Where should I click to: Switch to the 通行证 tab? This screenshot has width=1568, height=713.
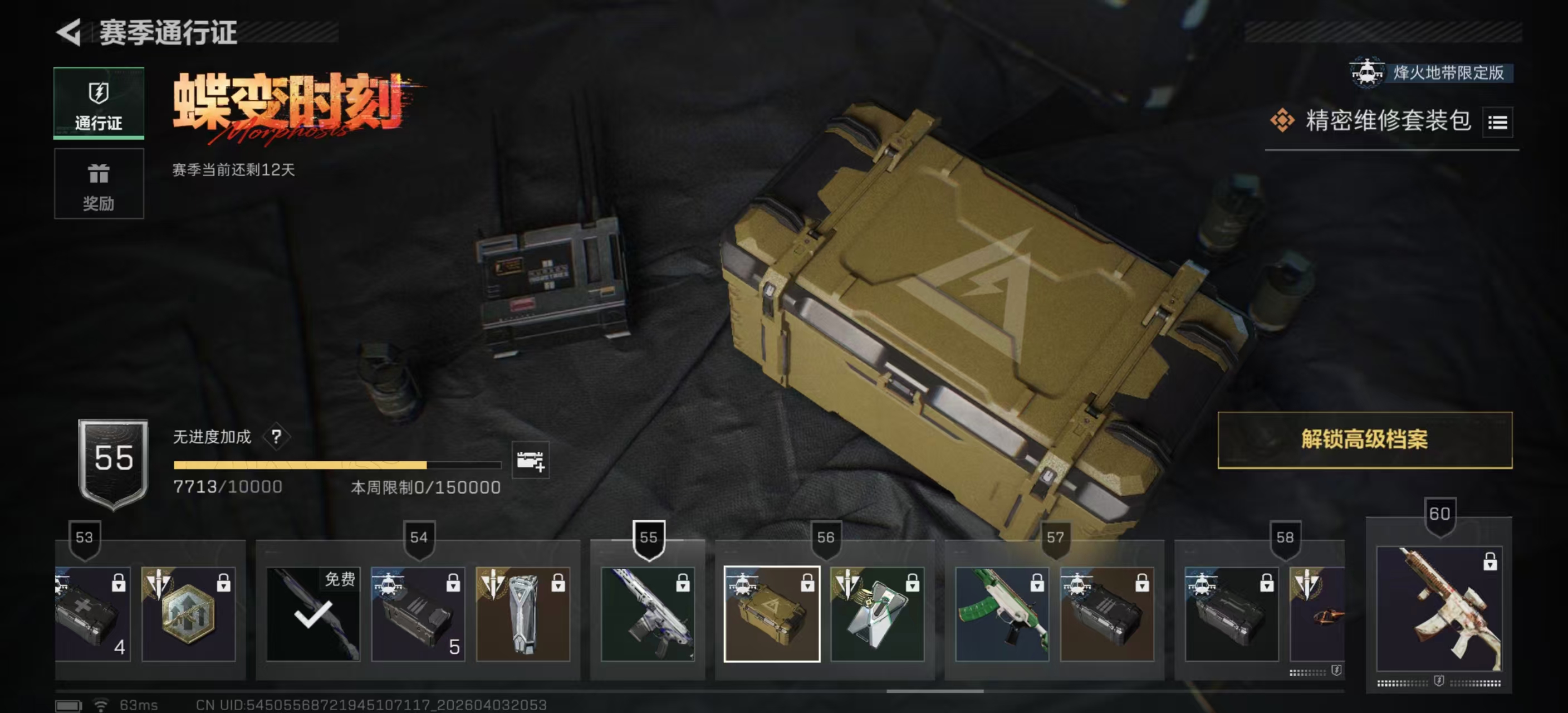pos(99,103)
